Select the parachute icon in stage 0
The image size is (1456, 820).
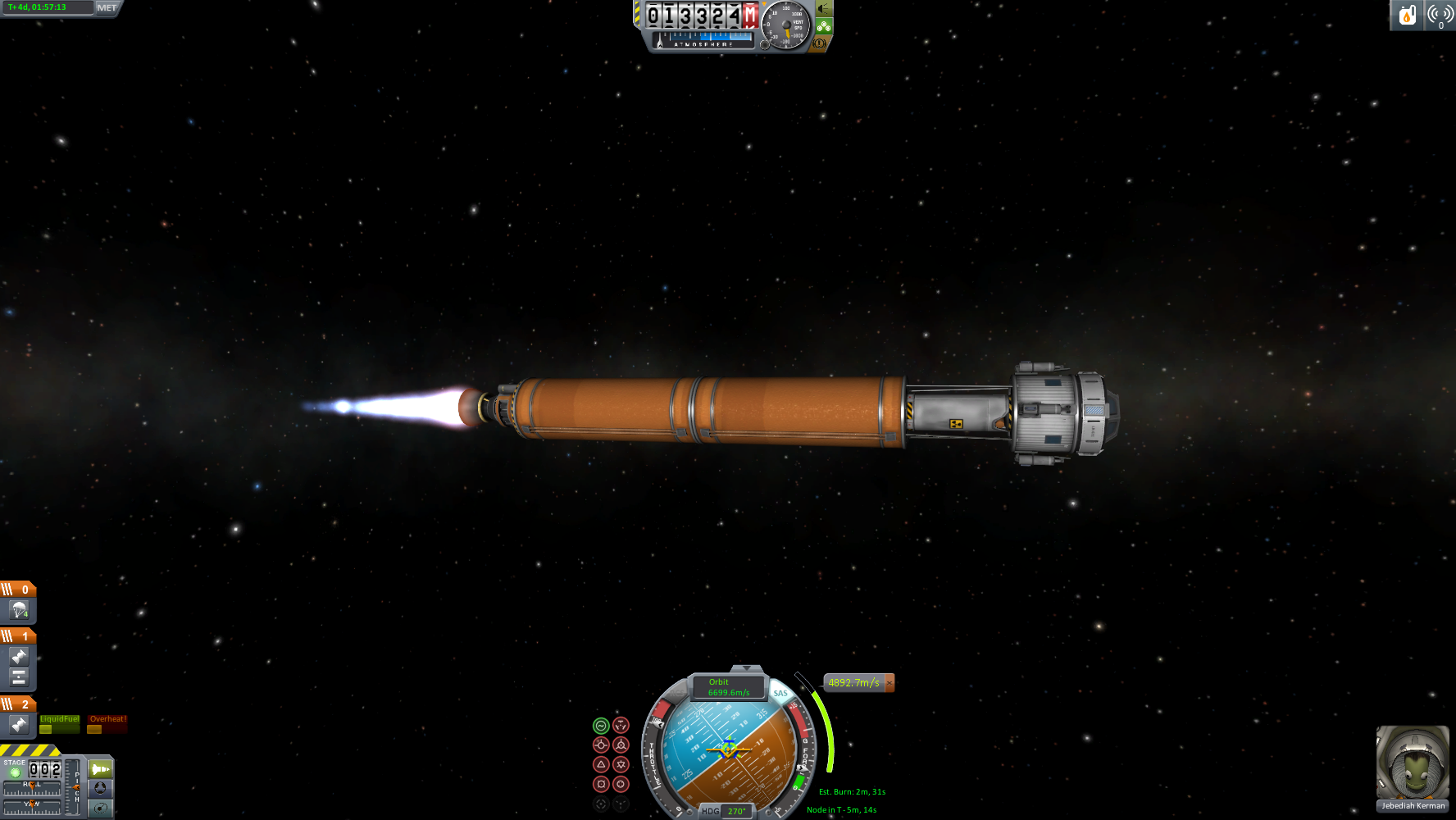click(19, 610)
